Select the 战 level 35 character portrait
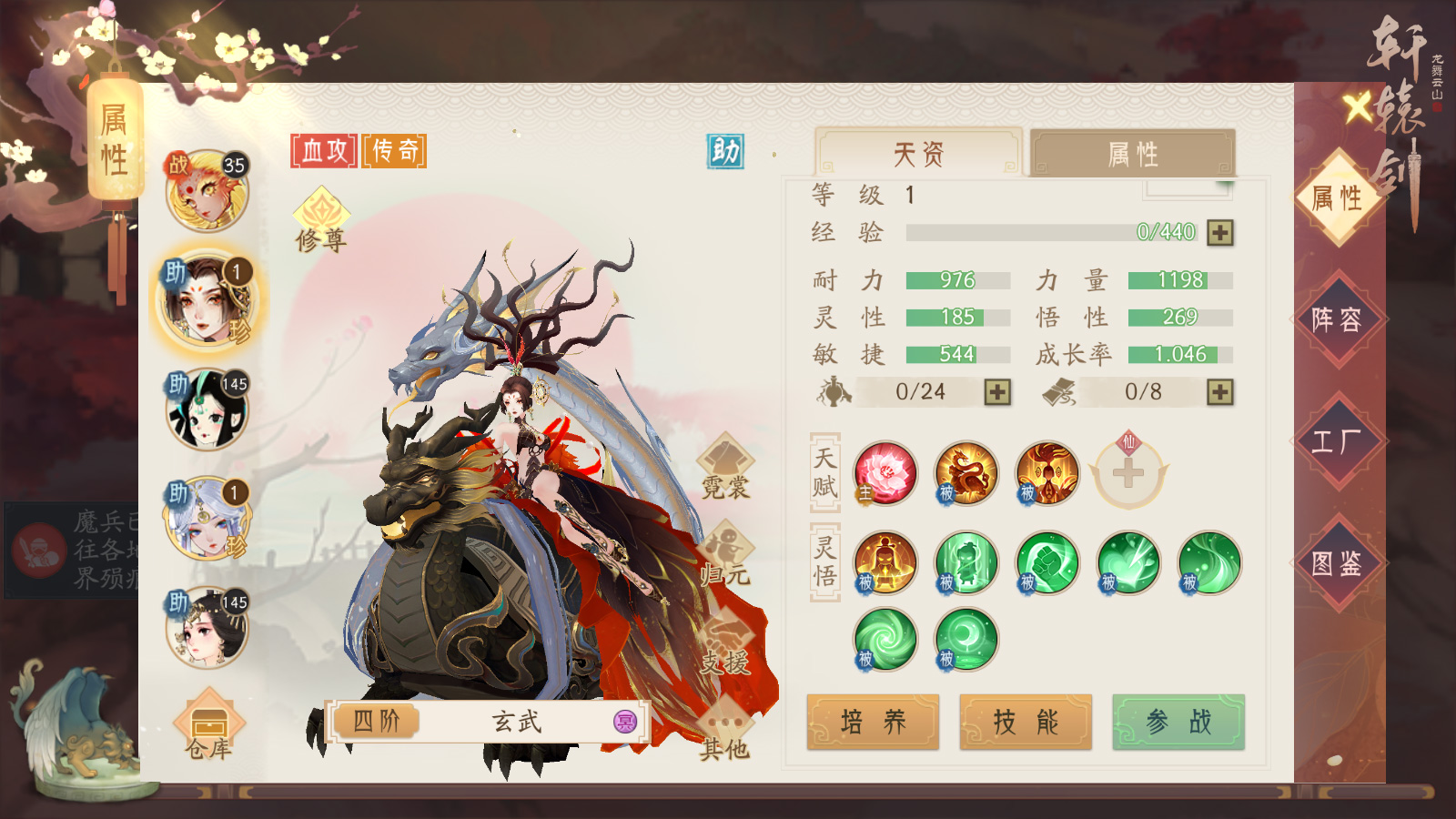Viewport: 1456px width, 819px height. 207,191
